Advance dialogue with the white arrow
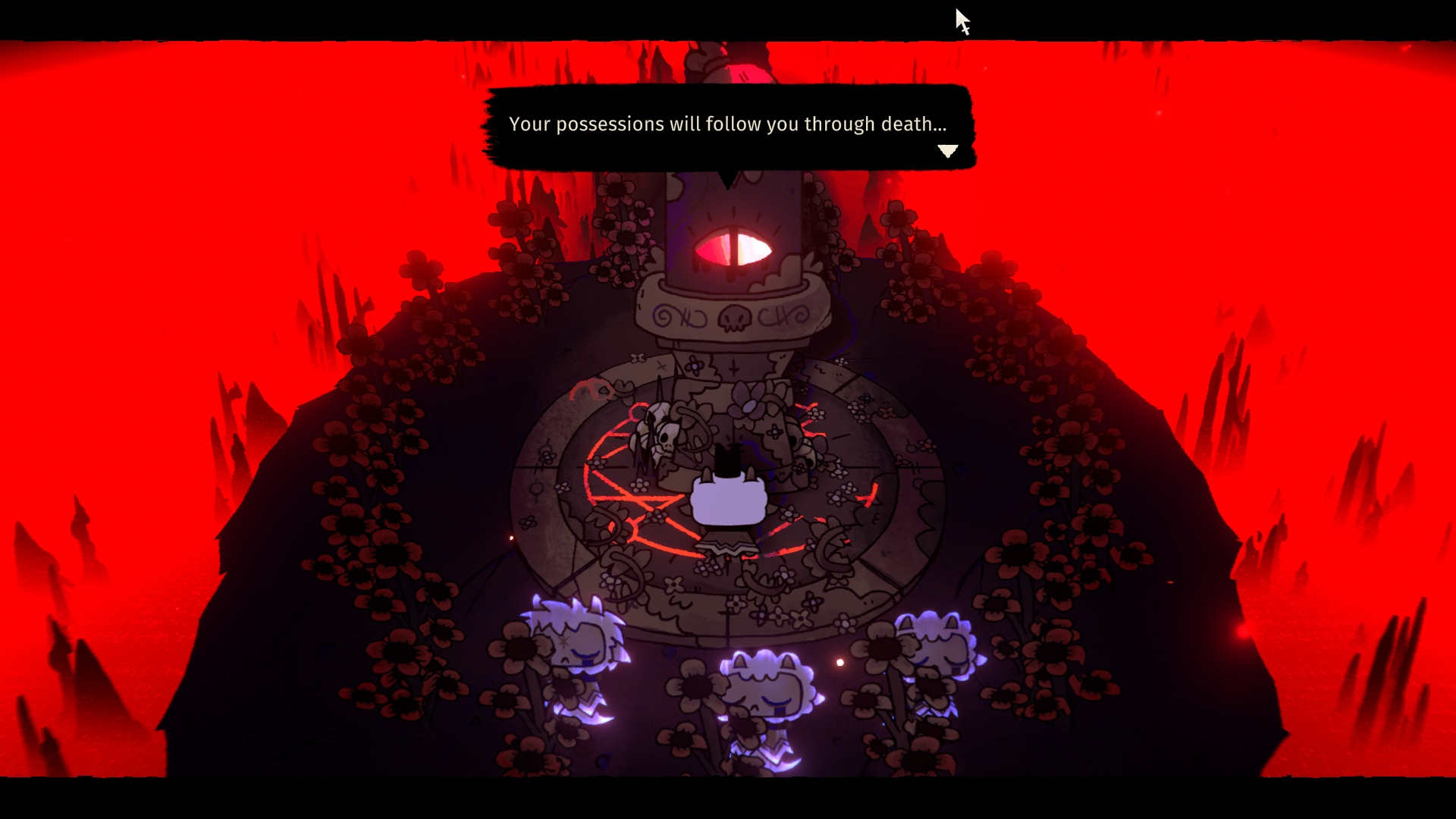This screenshot has width=1456, height=819. click(x=947, y=151)
